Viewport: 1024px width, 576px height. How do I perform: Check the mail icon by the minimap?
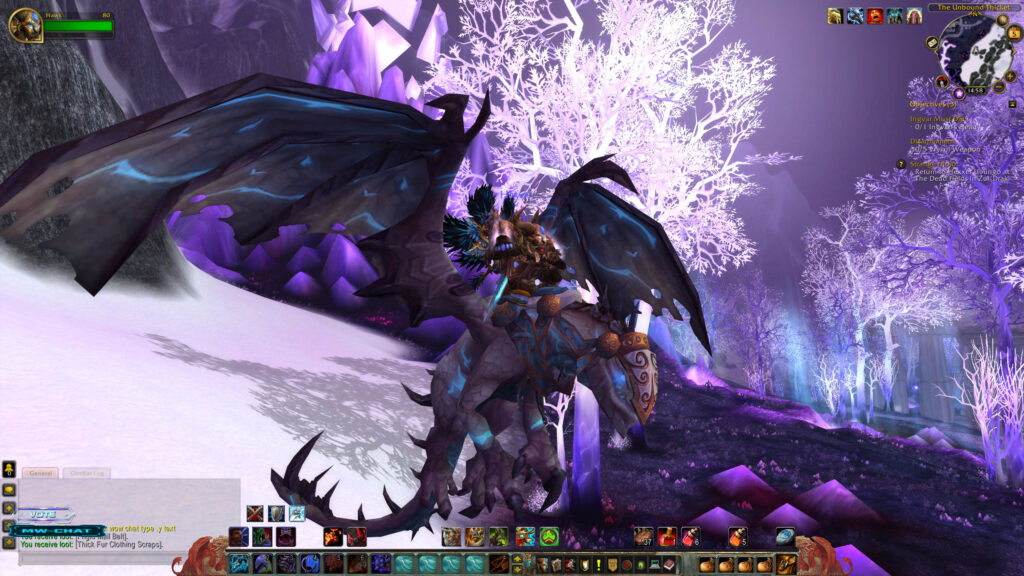932,43
